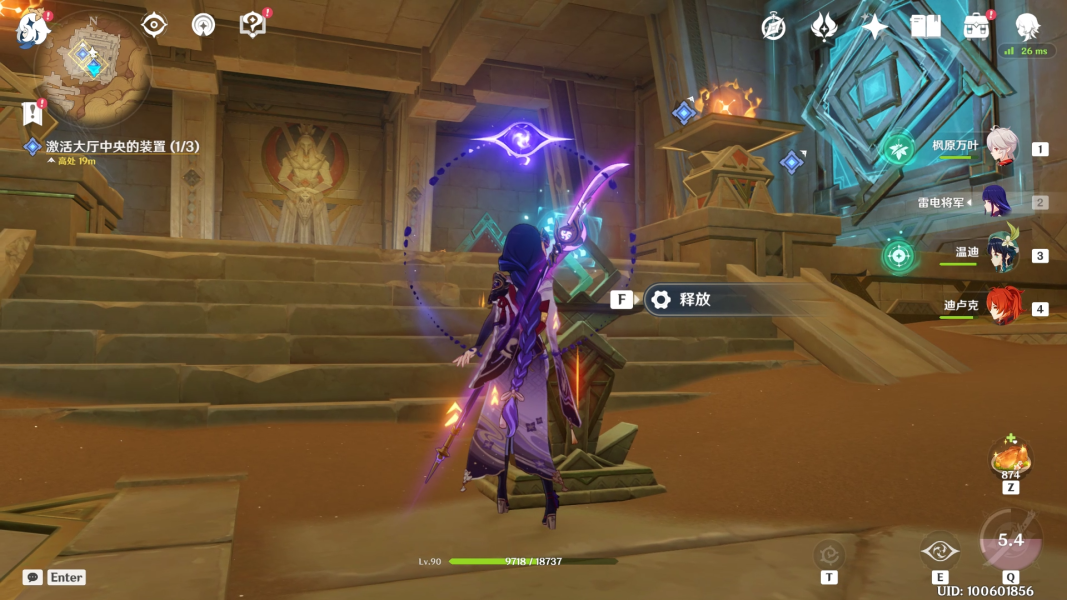The image size is (1067, 600).
Task: Open the events compass icon
Action: tap(203, 25)
